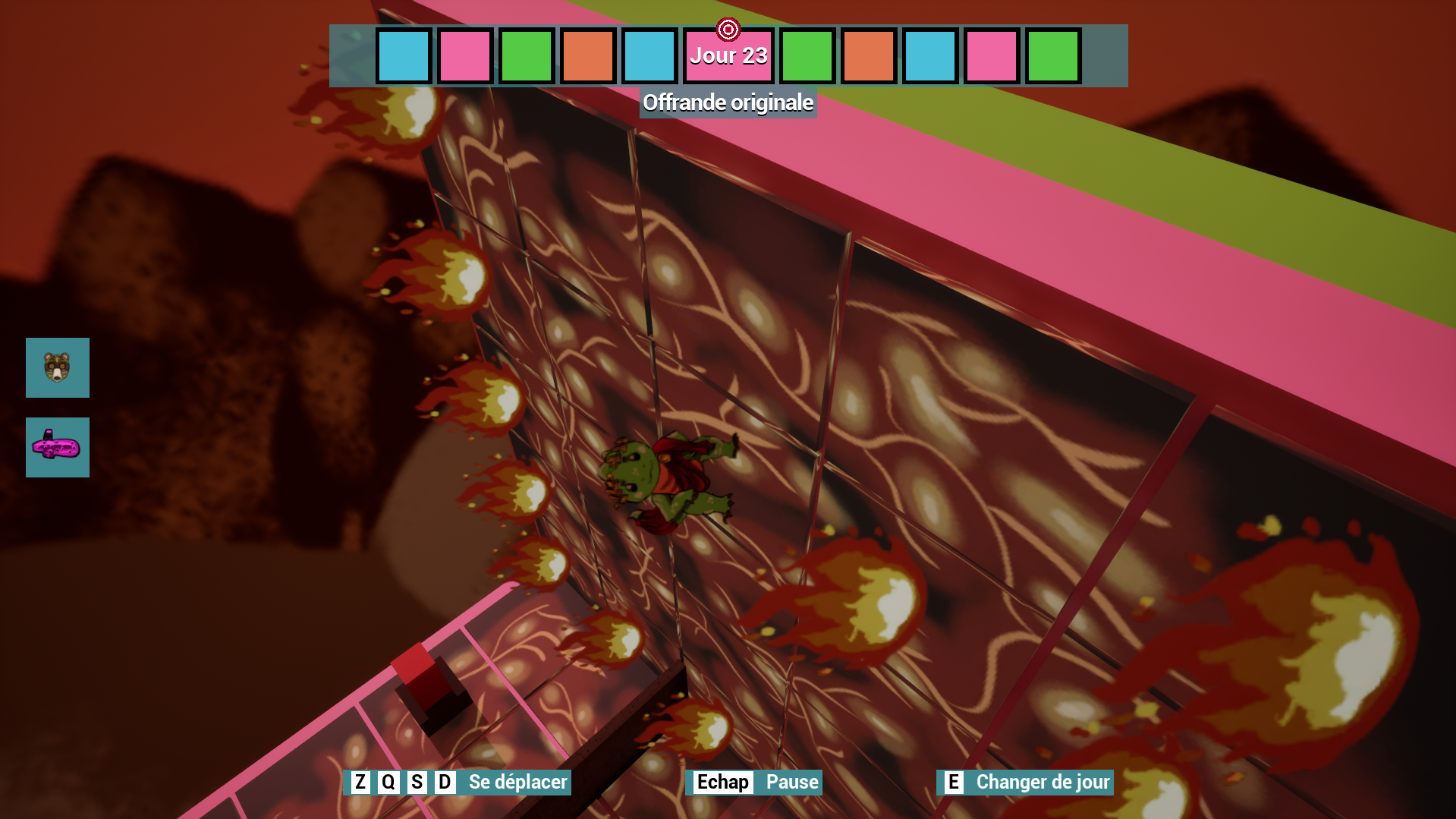Click the Z key icon in movement hints
This screenshot has height=819, width=1456.
point(360,782)
